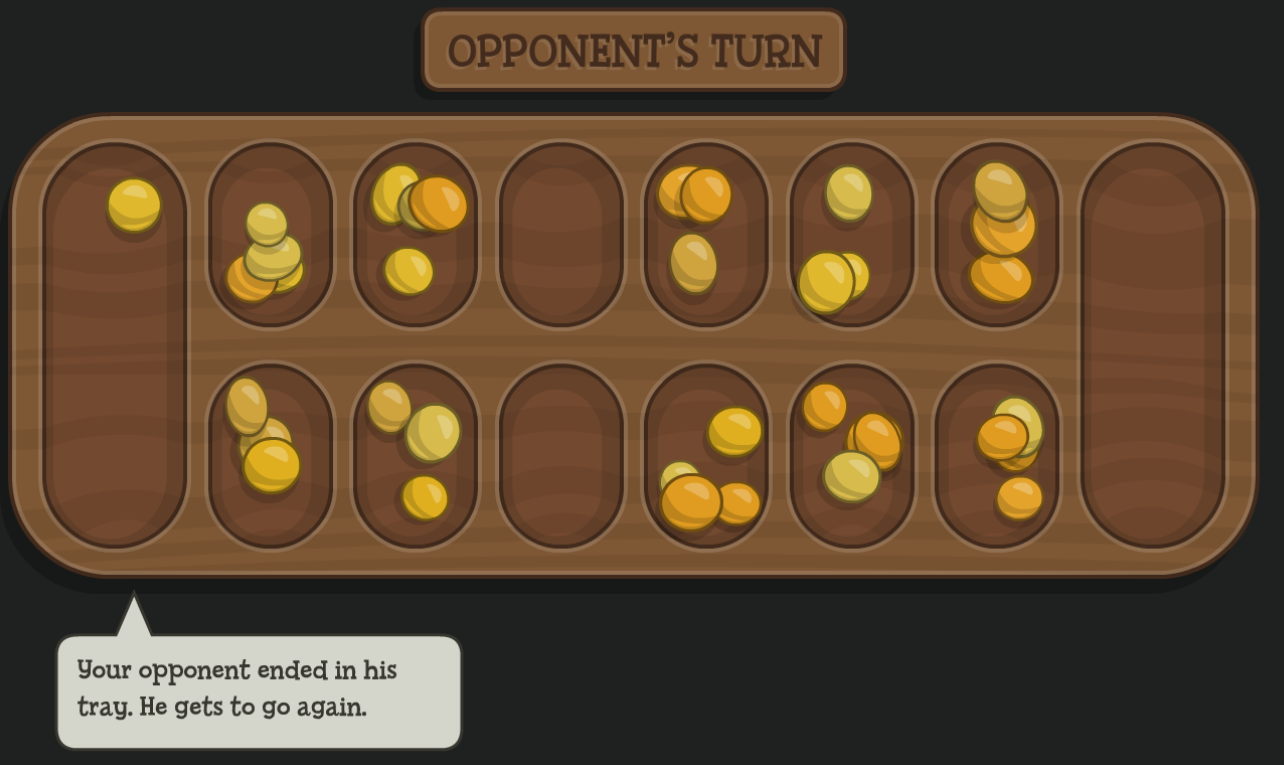Select the empty pit in the top row
Screen dimensions: 1284x765
tap(561, 234)
